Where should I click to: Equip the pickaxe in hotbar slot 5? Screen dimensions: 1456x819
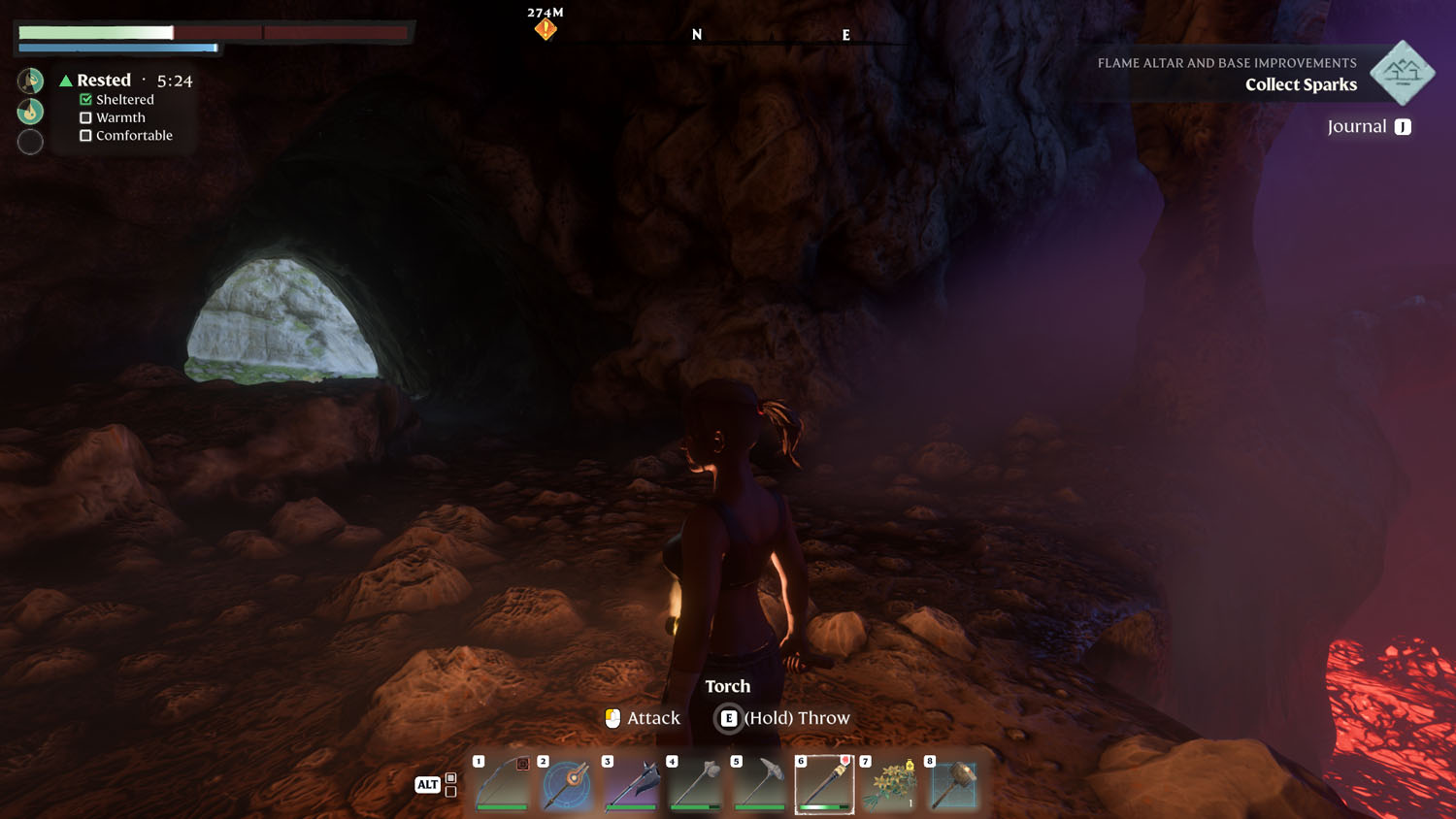point(760,784)
